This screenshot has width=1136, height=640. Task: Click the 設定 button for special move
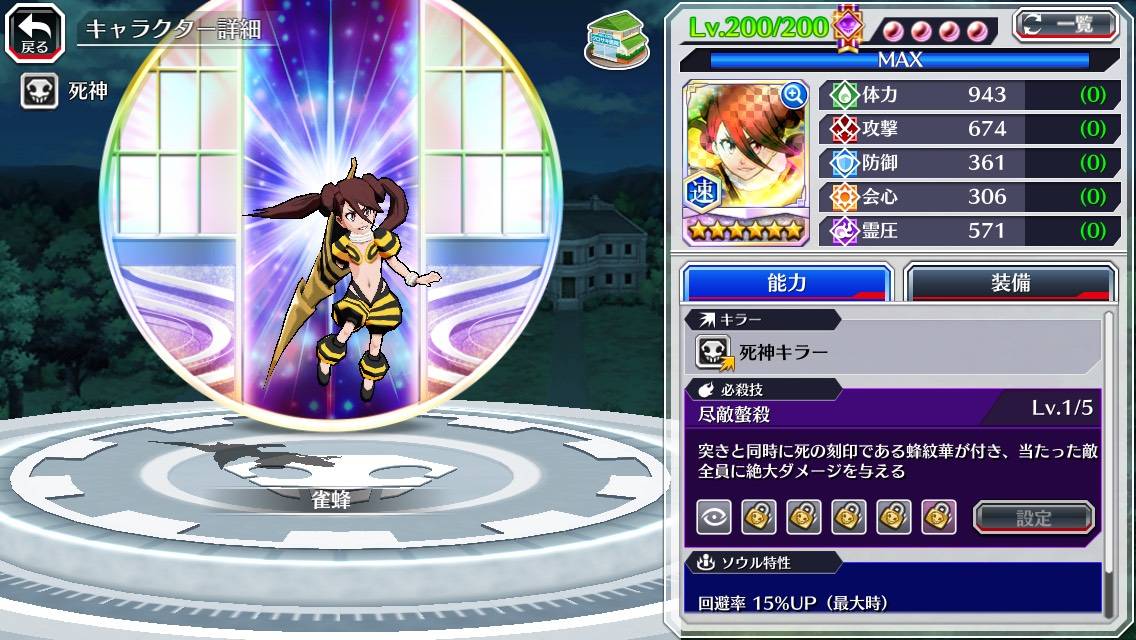1033,517
